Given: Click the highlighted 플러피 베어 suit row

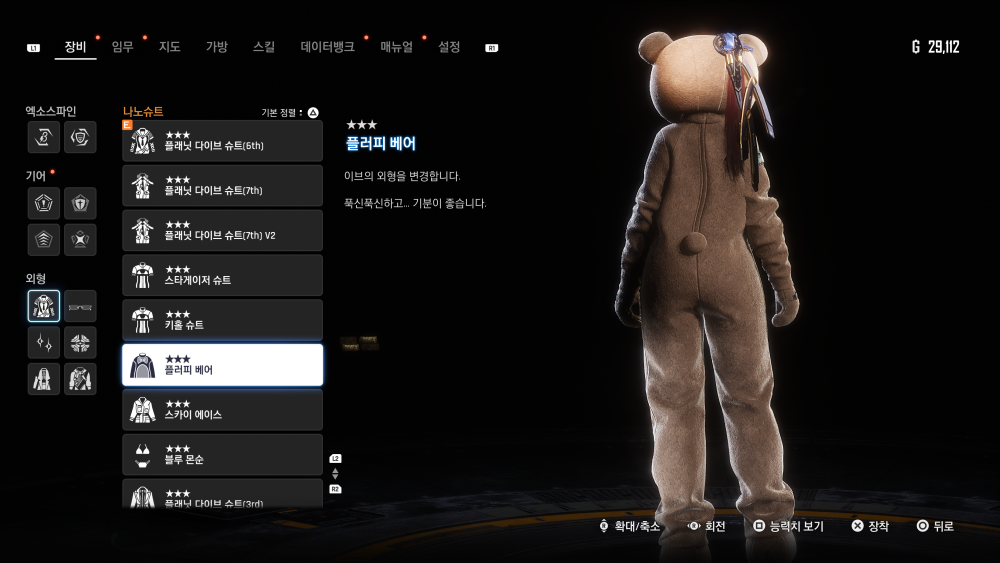Looking at the screenshot, I should click(222, 365).
